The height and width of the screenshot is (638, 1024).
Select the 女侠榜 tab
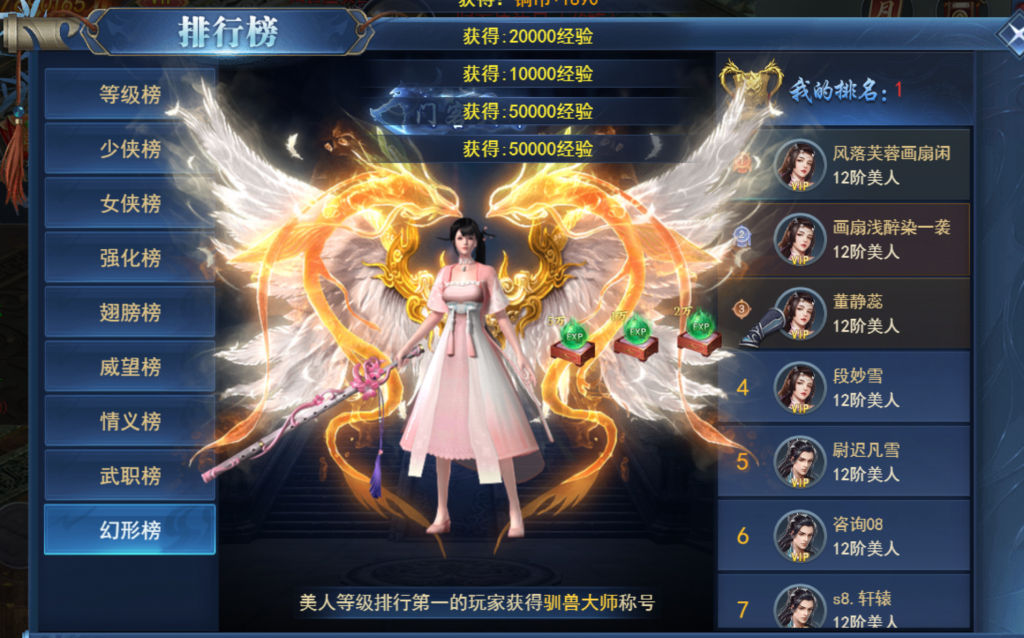coord(130,203)
